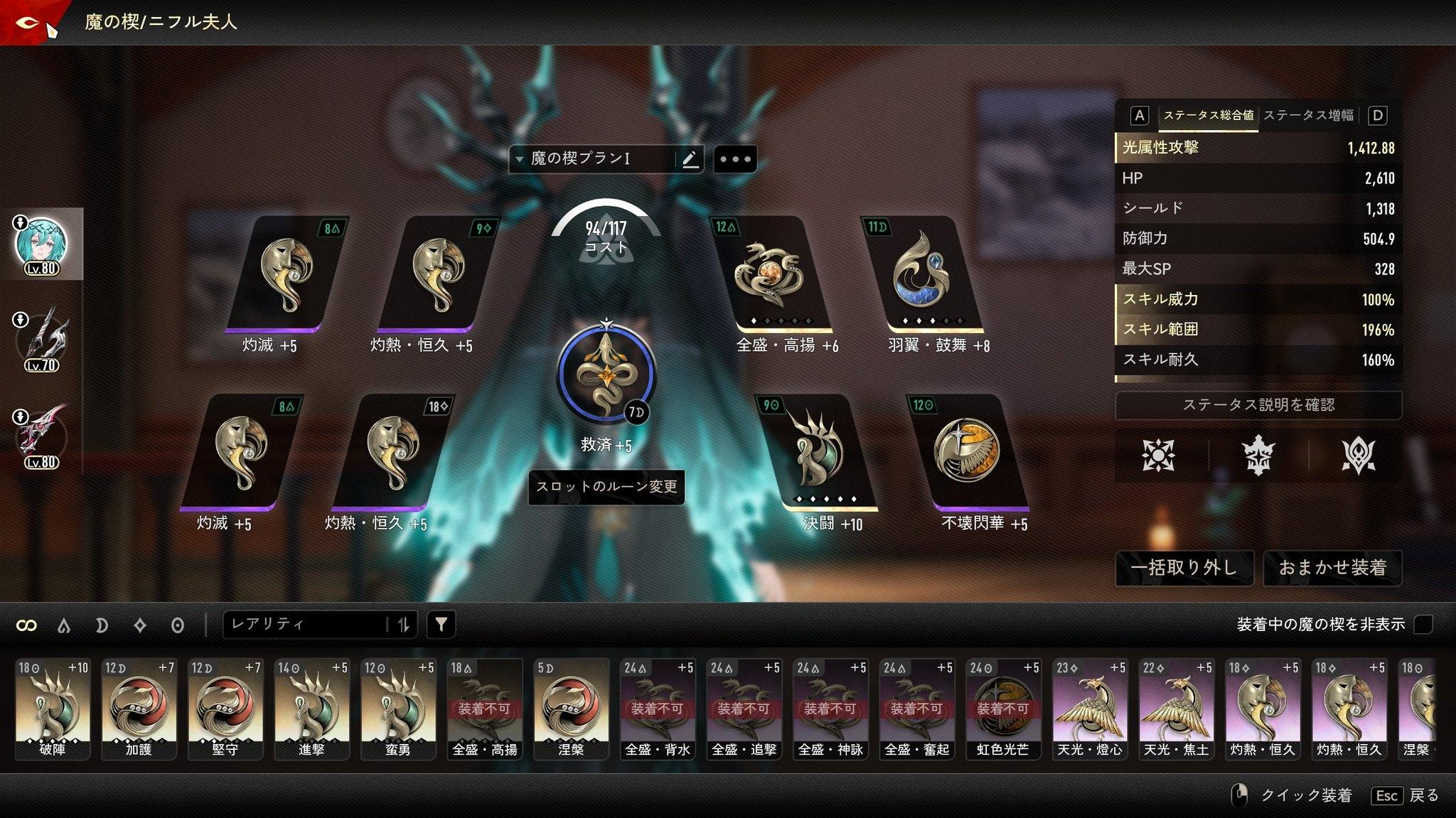Pick the 天光・燈心 wedge from inventory
Viewport: 1456px width, 818px height.
tap(1090, 709)
